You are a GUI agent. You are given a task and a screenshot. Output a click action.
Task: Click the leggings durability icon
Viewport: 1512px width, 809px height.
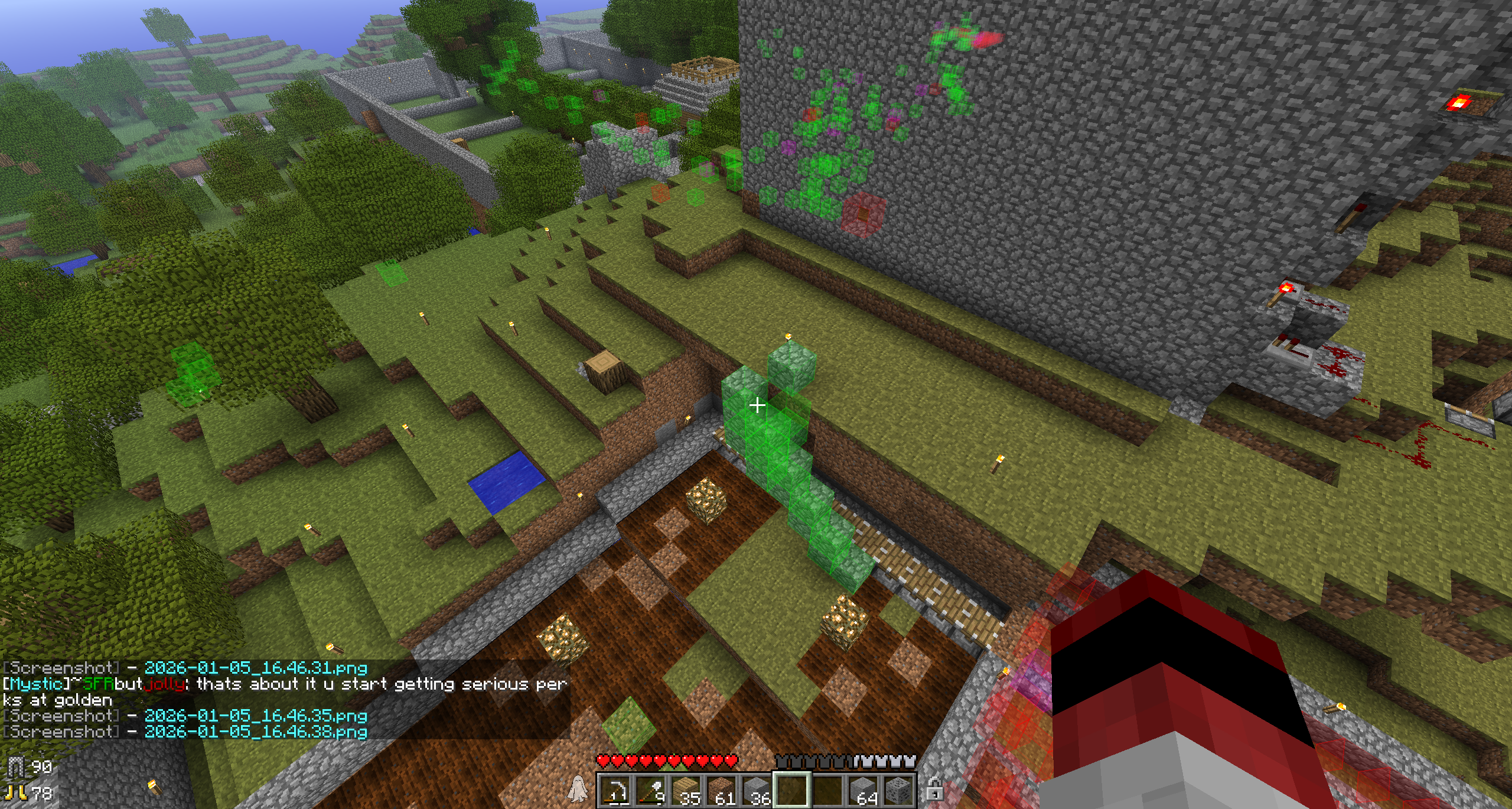coord(17,767)
